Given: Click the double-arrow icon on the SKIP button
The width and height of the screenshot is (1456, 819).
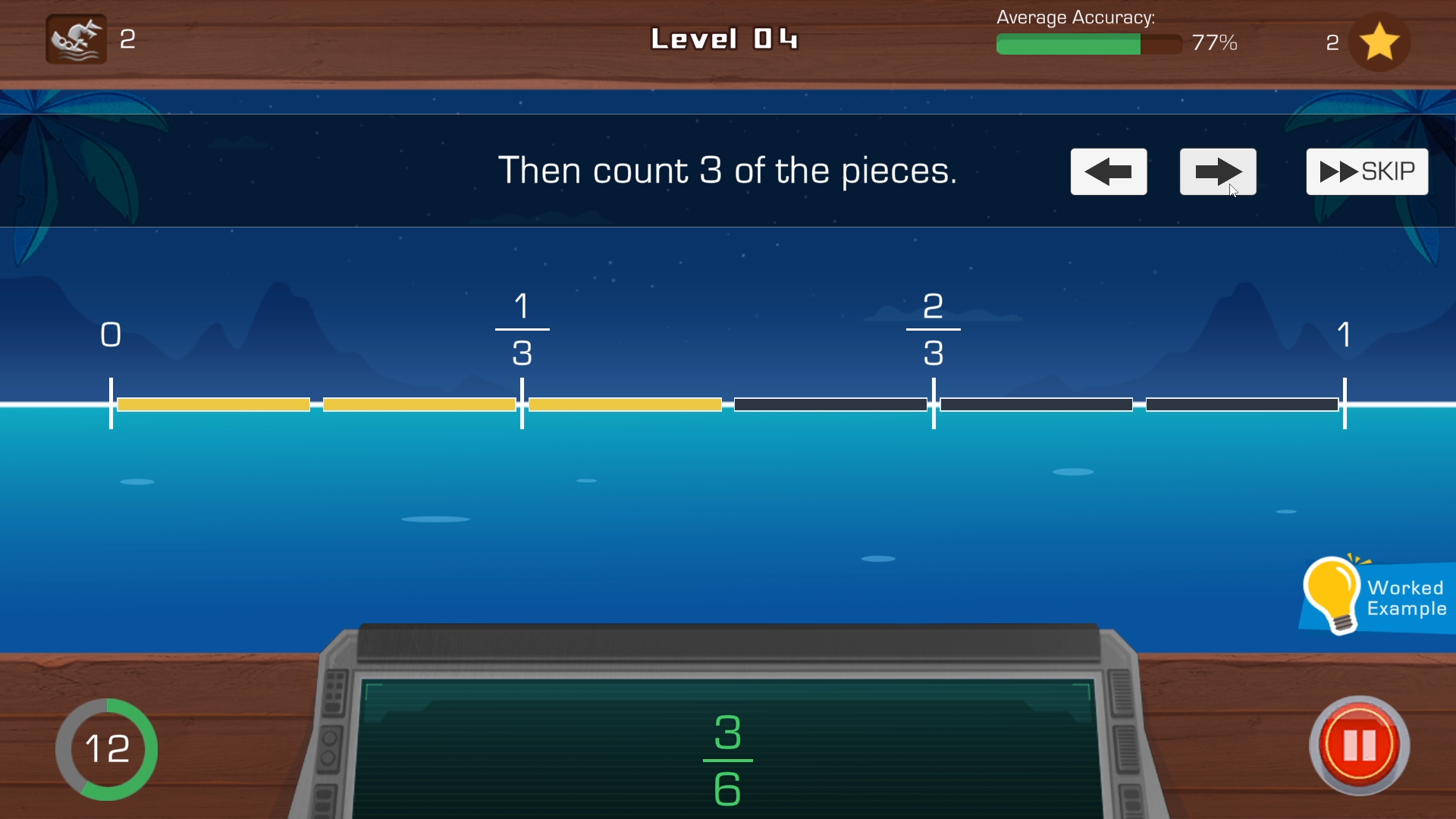Looking at the screenshot, I should tap(1338, 171).
